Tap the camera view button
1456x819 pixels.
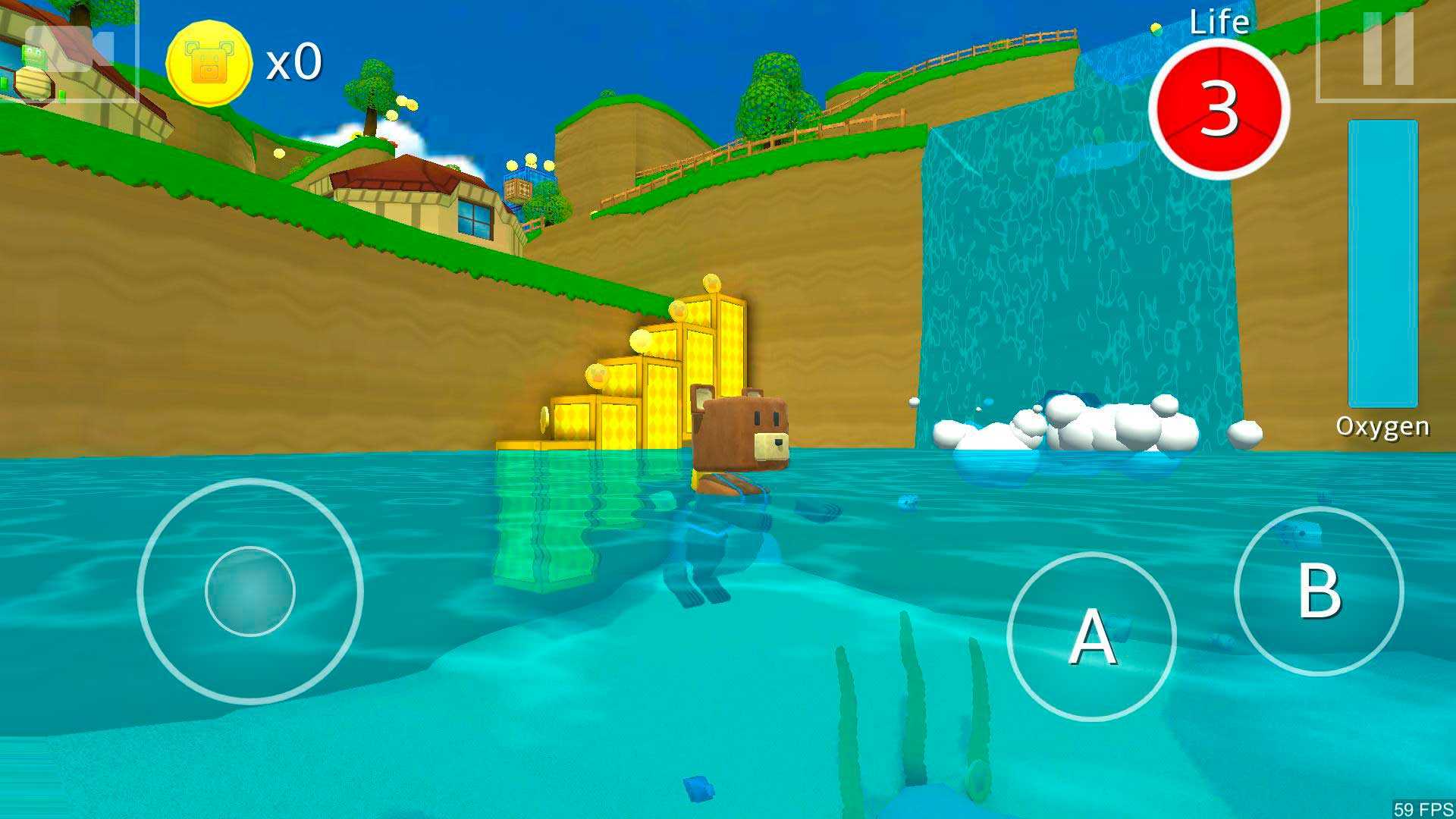68,50
